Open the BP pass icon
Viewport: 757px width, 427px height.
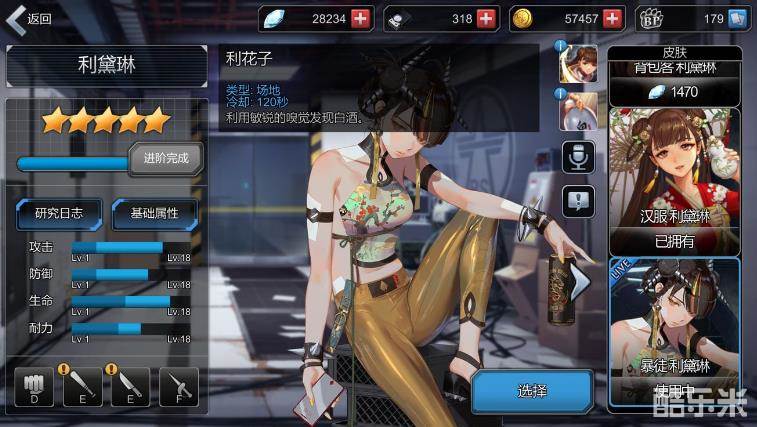point(681,18)
